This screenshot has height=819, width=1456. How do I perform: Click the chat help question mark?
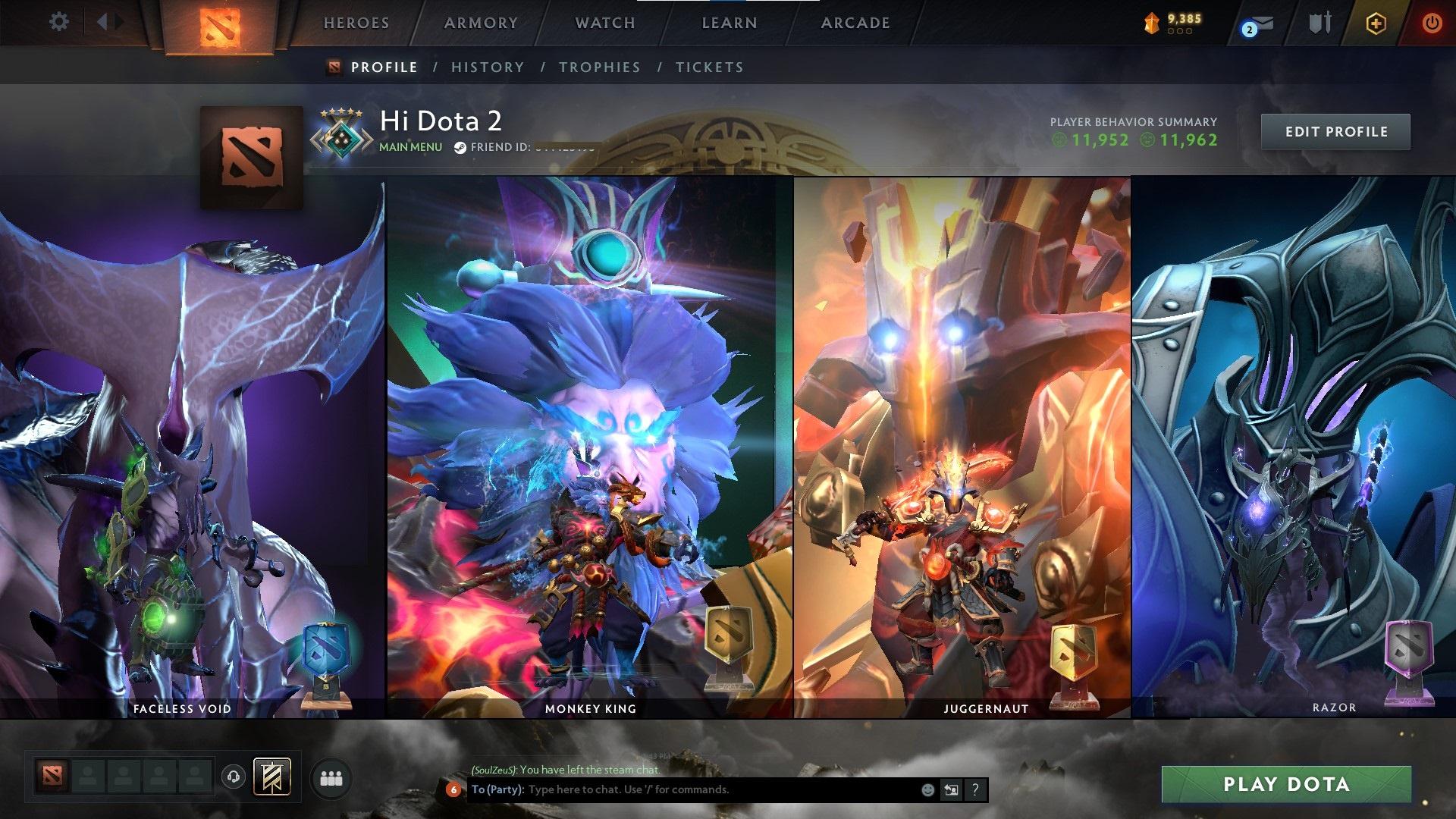(974, 789)
